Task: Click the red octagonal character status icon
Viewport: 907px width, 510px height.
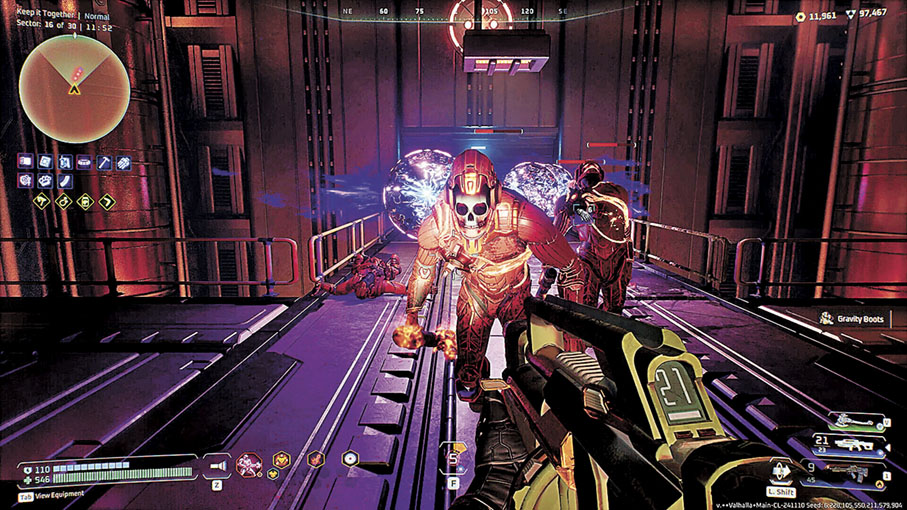Action: tap(247, 463)
